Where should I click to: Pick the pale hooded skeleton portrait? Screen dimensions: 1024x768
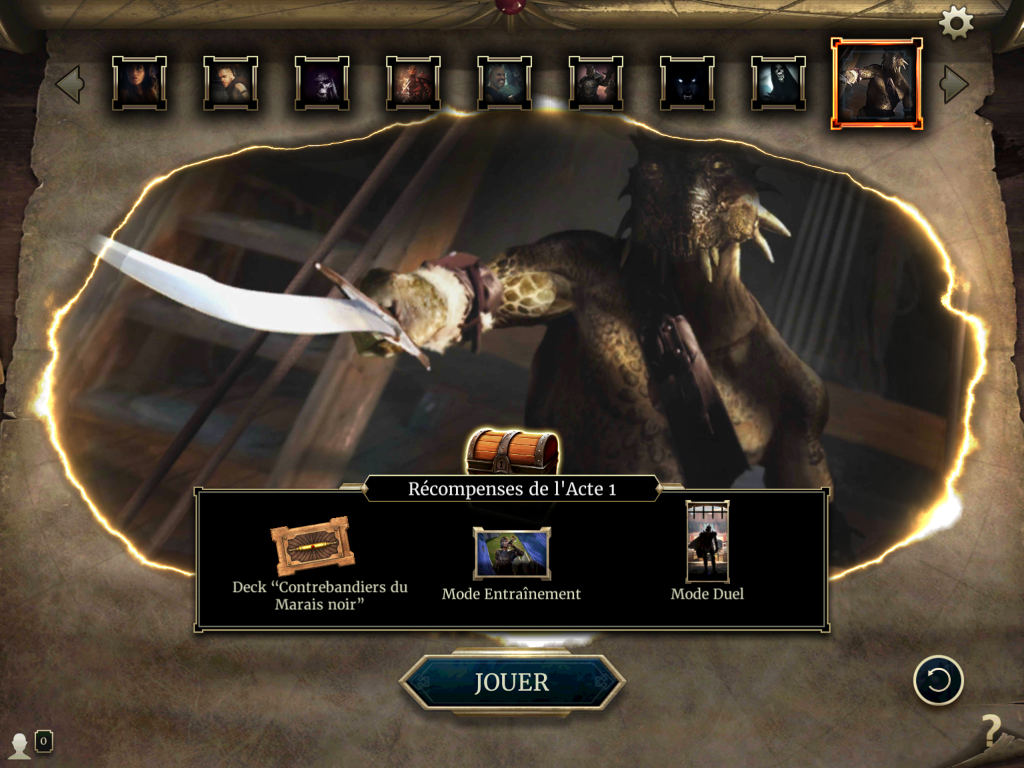pos(778,83)
